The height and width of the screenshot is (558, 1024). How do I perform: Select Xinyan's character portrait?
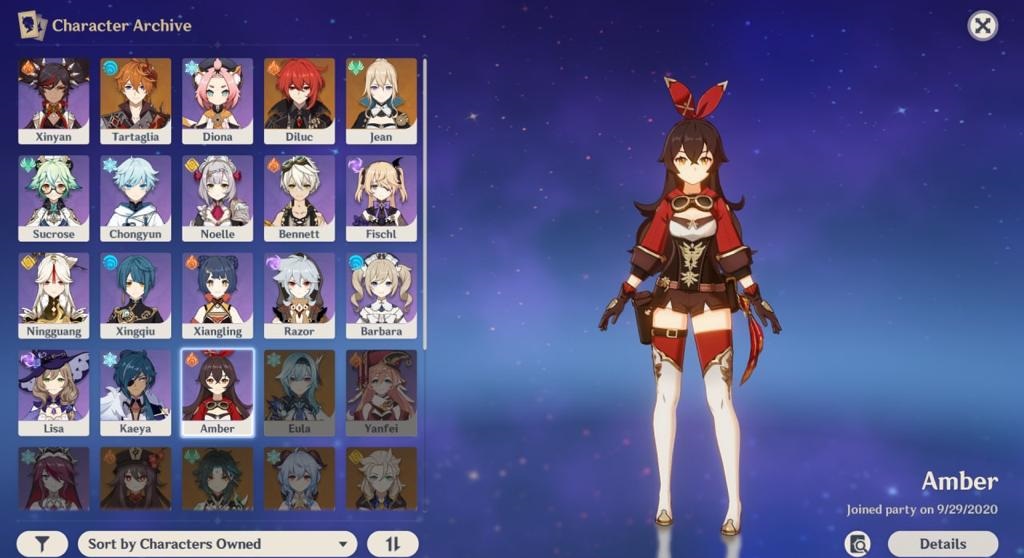coord(53,100)
